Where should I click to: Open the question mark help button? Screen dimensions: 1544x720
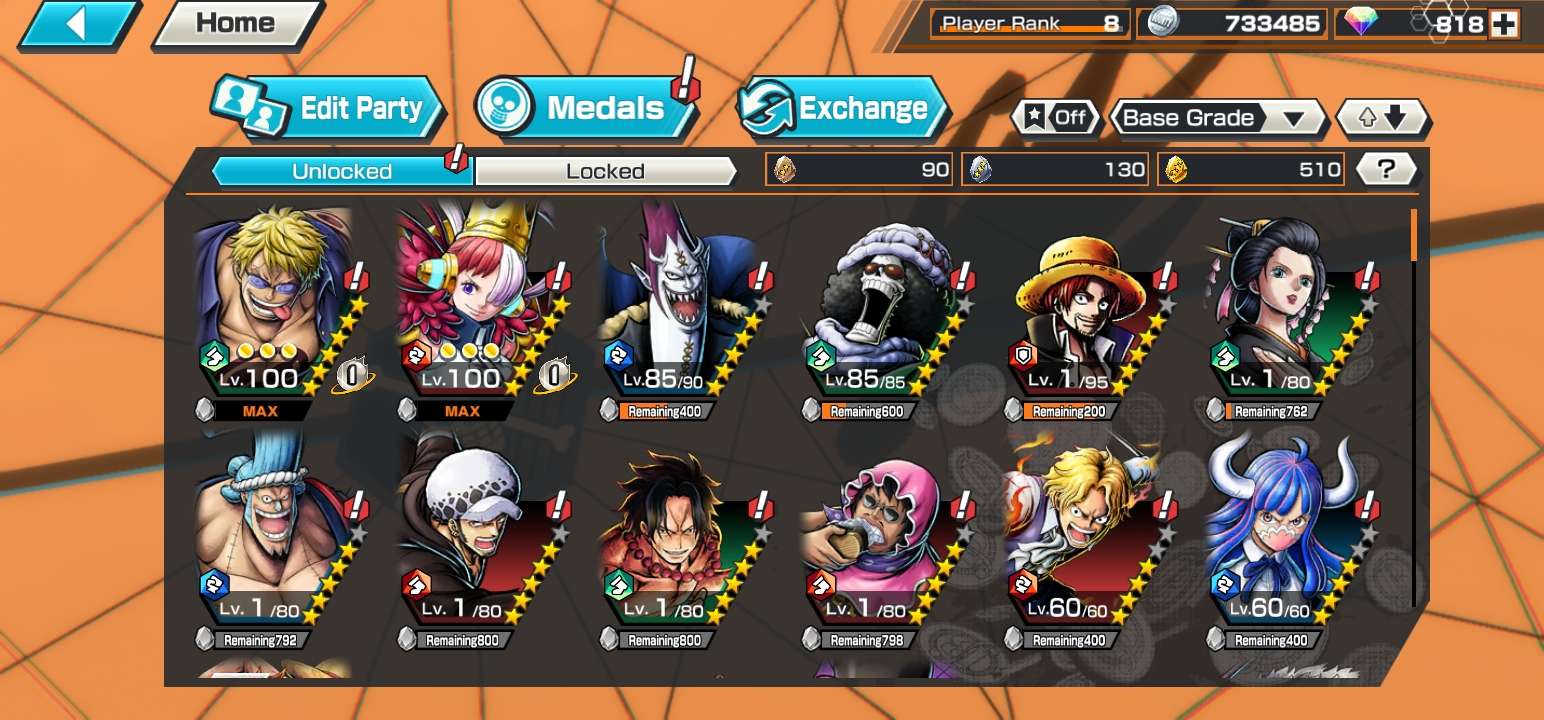[x=1385, y=170]
